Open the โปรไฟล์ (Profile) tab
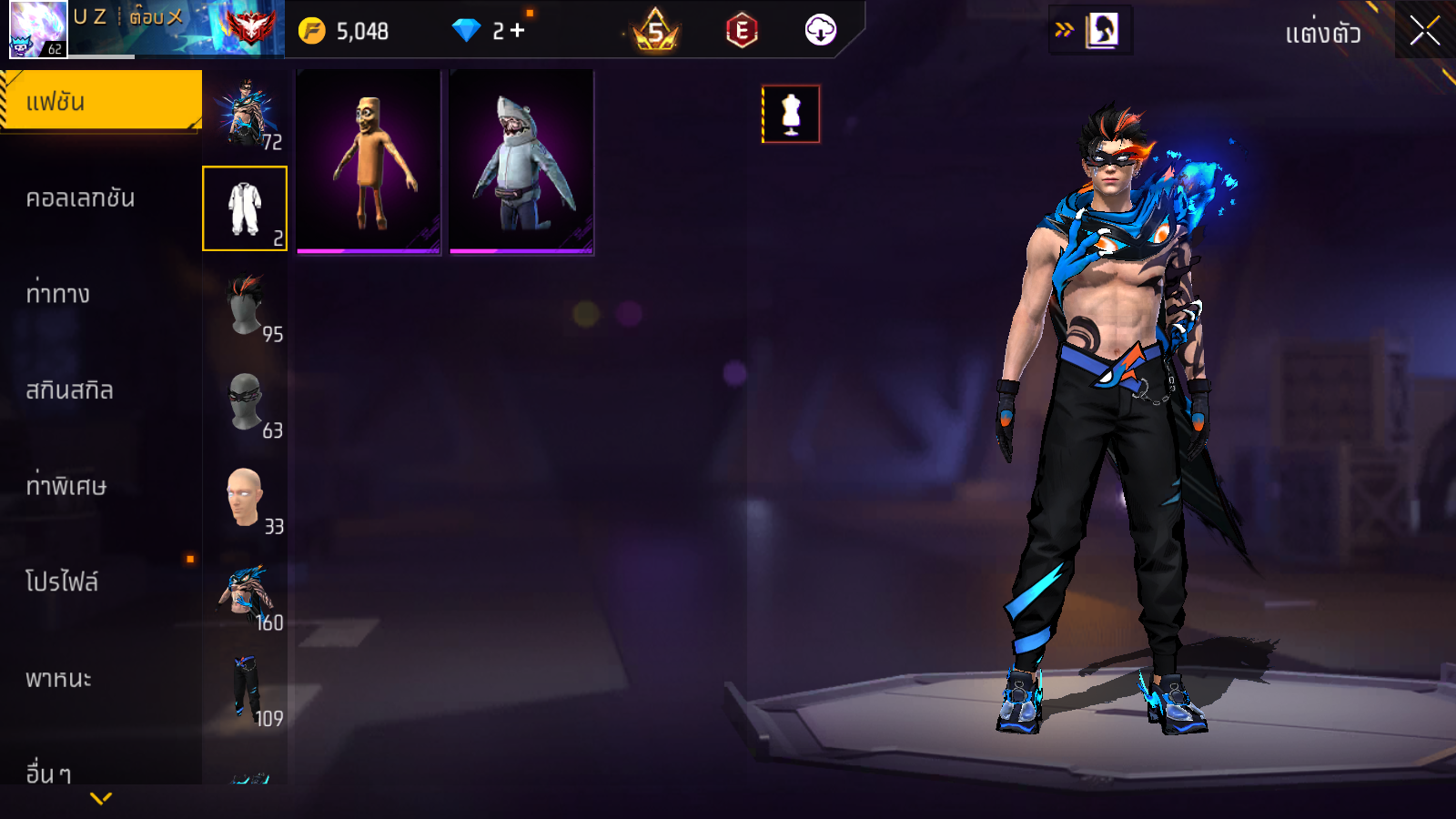This screenshot has width=1456, height=819. [62, 582]
